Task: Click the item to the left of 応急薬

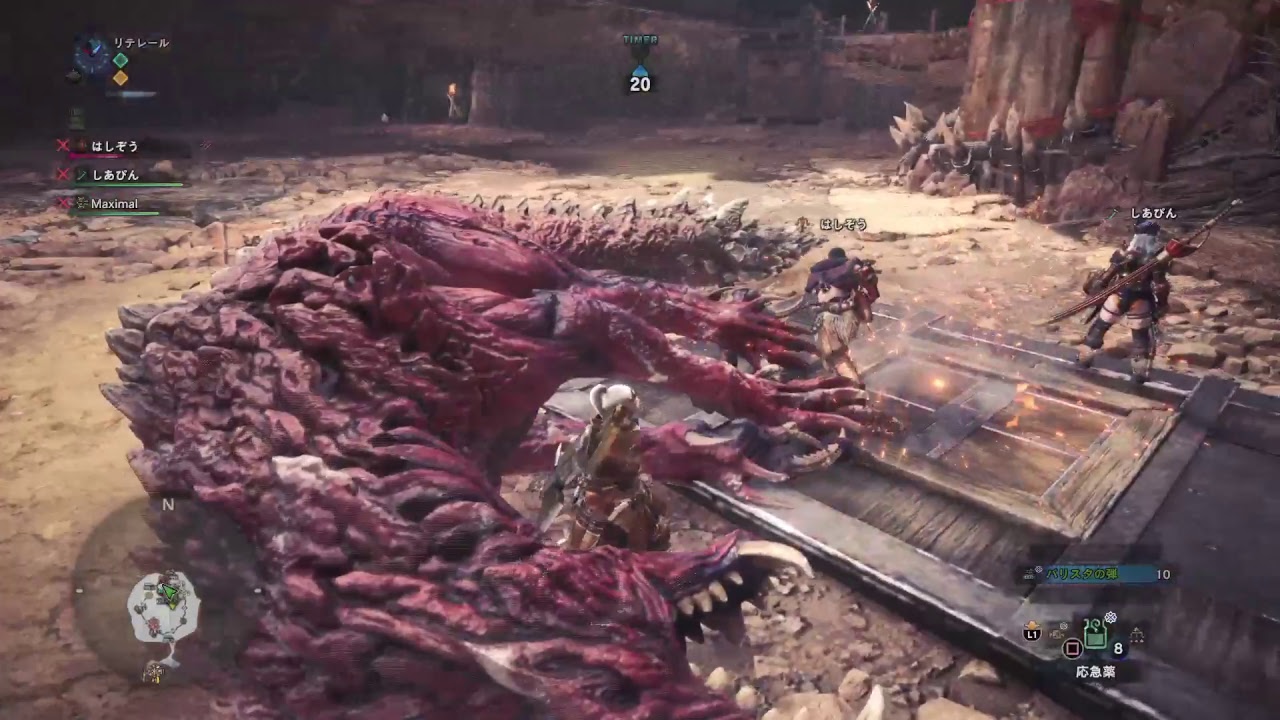Action: coord(1058,632)
